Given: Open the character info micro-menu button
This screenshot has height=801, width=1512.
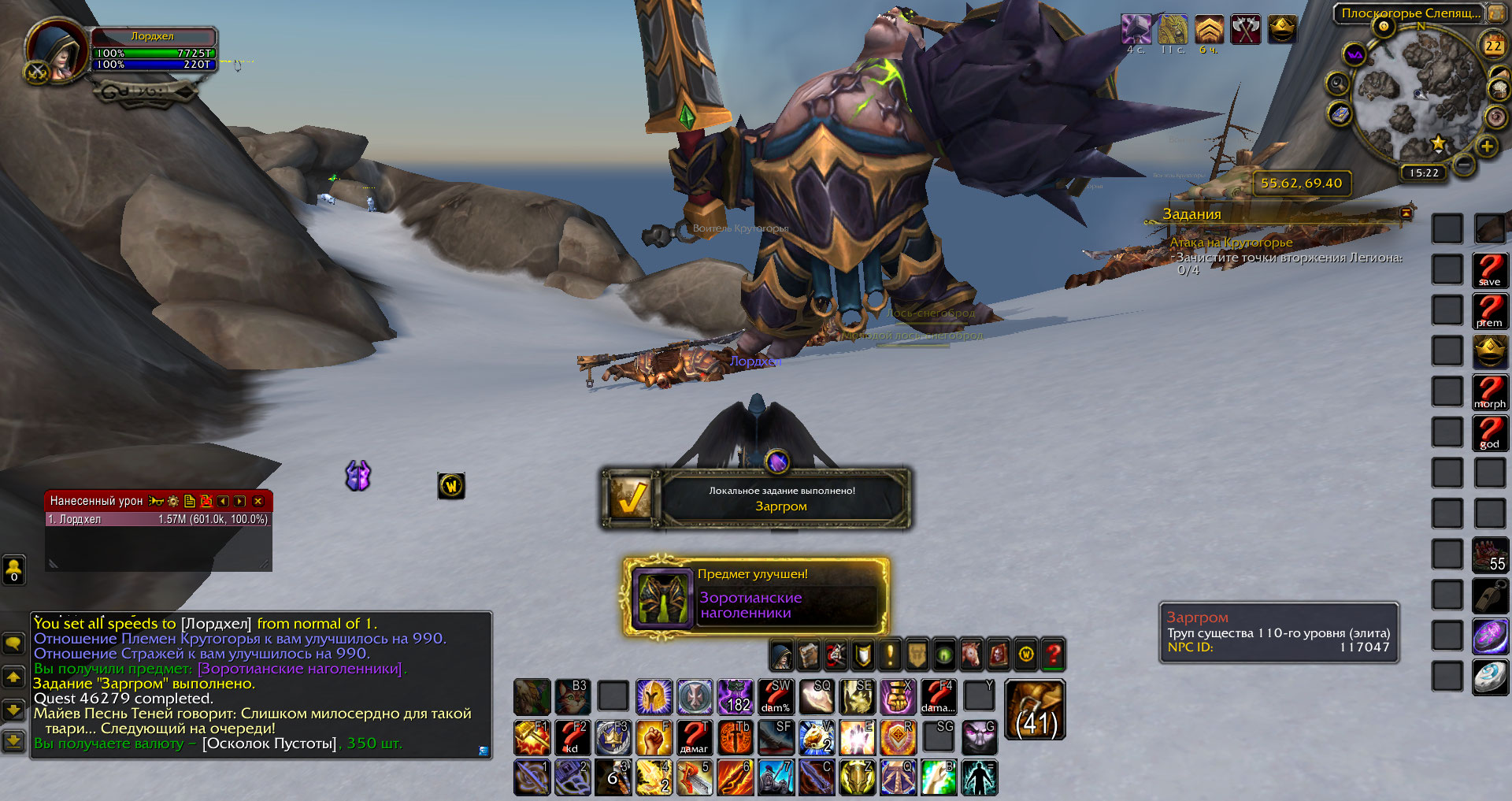Looking at the screenshot, I should point(781,655).
